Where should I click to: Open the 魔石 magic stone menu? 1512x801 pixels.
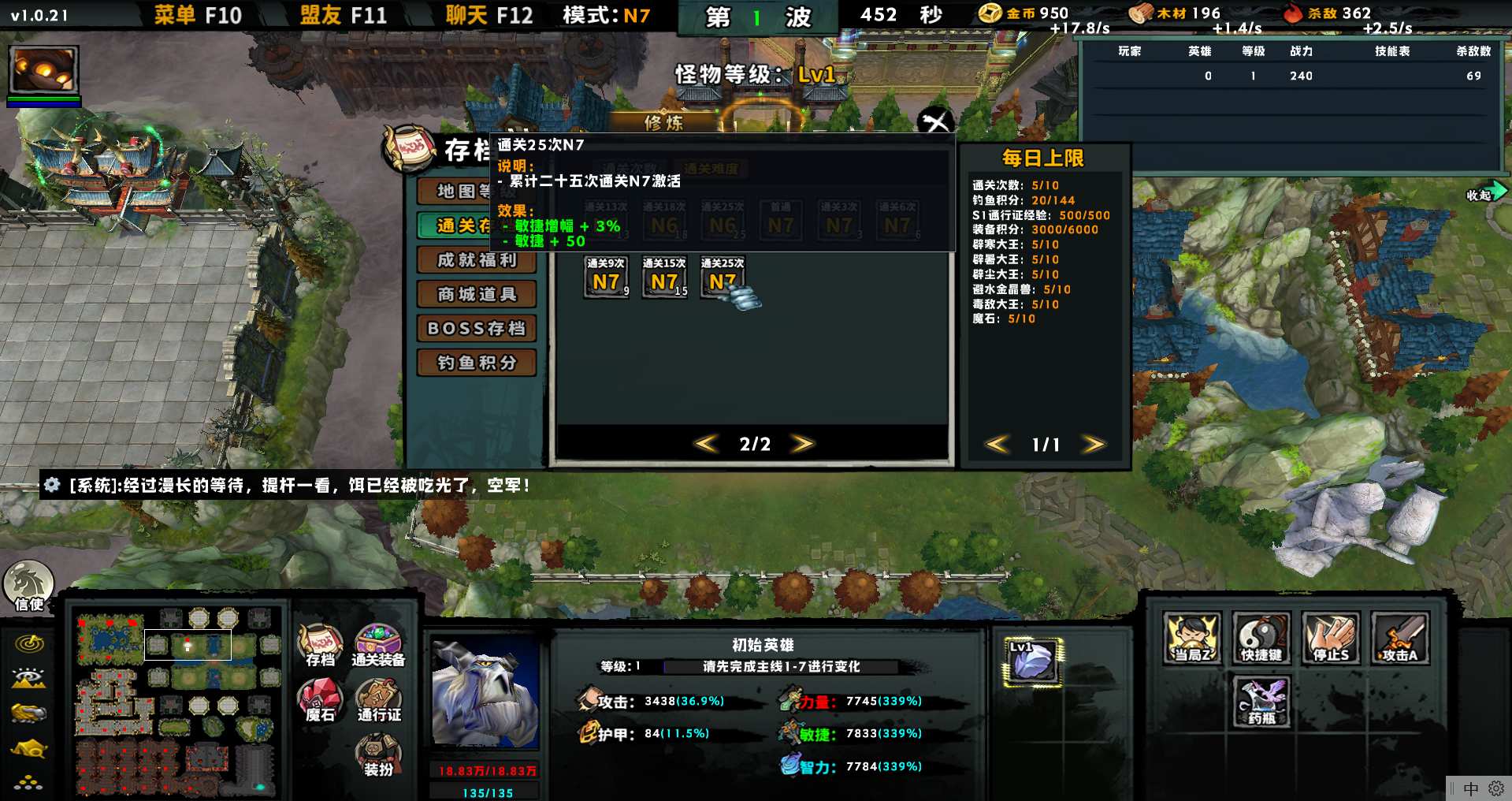coord(320,700)
